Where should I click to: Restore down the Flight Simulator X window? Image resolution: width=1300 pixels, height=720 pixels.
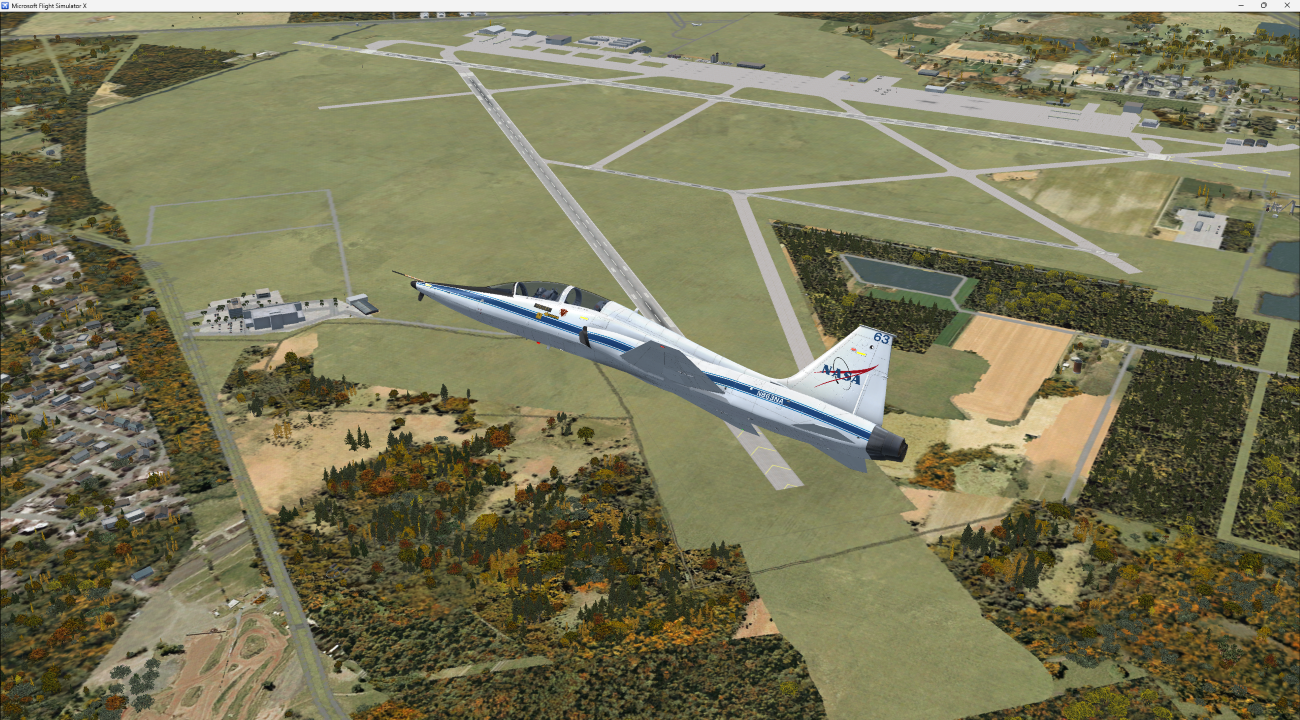point(1263,4)
